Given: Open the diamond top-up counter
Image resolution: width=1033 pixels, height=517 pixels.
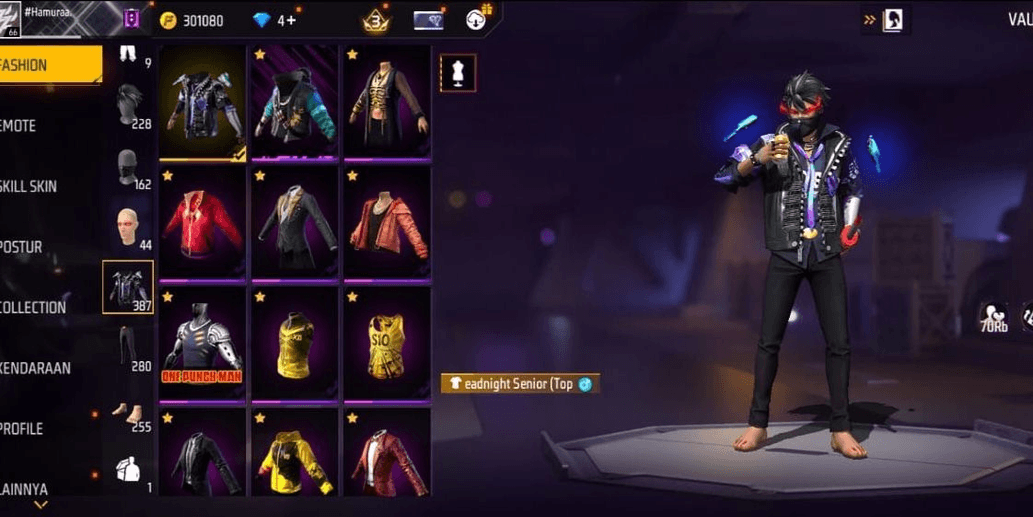Looking at the screenshot, I should (275, 20).
